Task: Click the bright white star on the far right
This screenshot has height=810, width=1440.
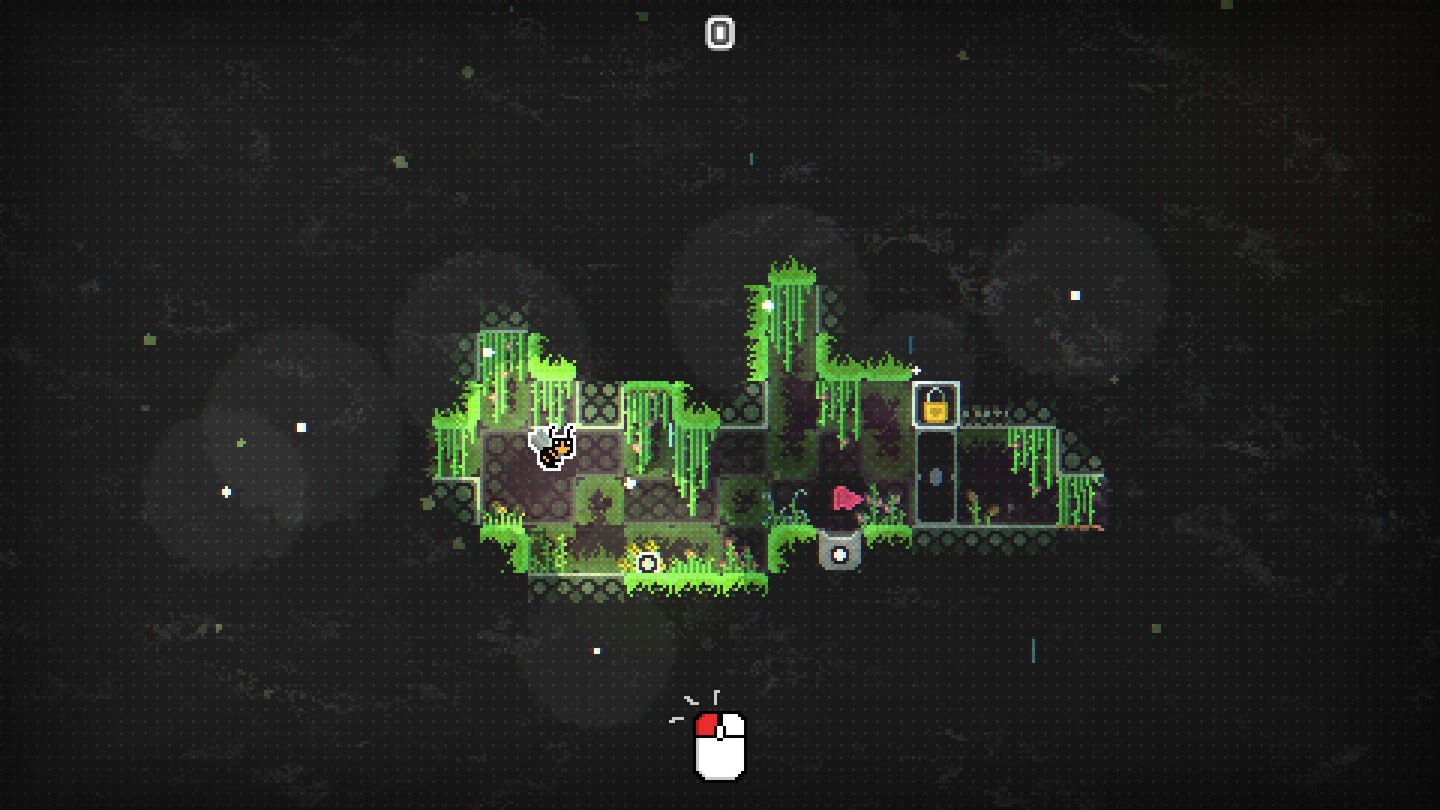Action: (1077, 294)
